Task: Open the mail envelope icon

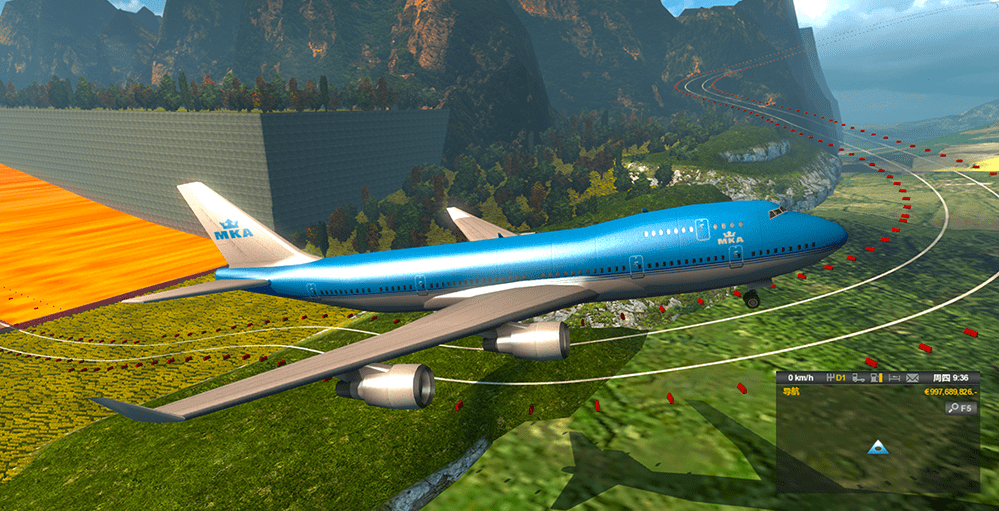Action: coord(911,378)
